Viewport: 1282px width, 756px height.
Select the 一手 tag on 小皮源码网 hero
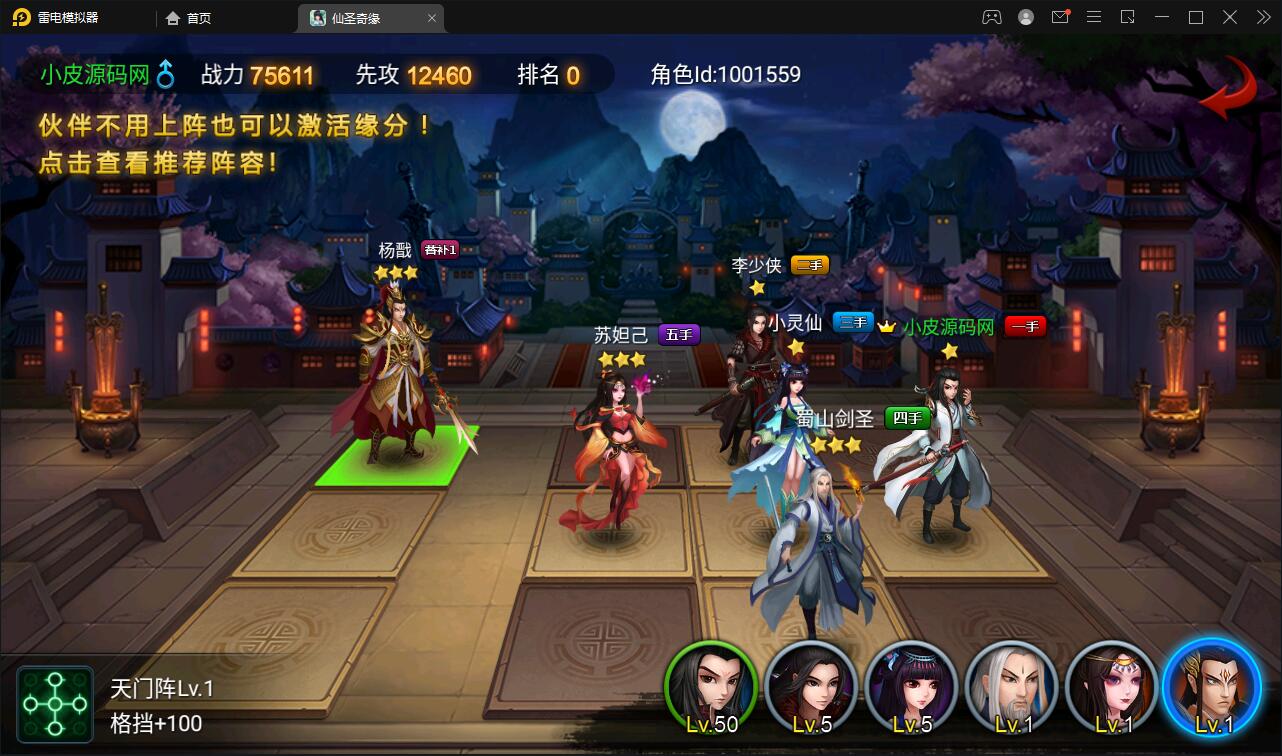1026,326
